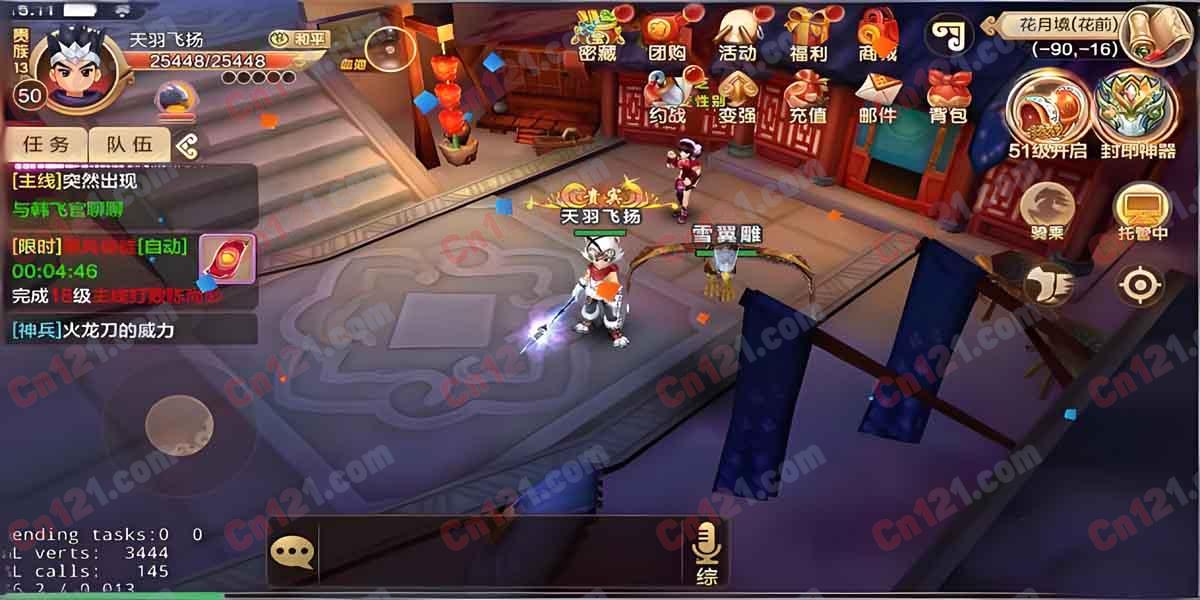Image resolution: width=1200 pixels, height=600 pixels.
Task: Open the 封印神器 sealed artifact icon
Action: pos(1136,115)
